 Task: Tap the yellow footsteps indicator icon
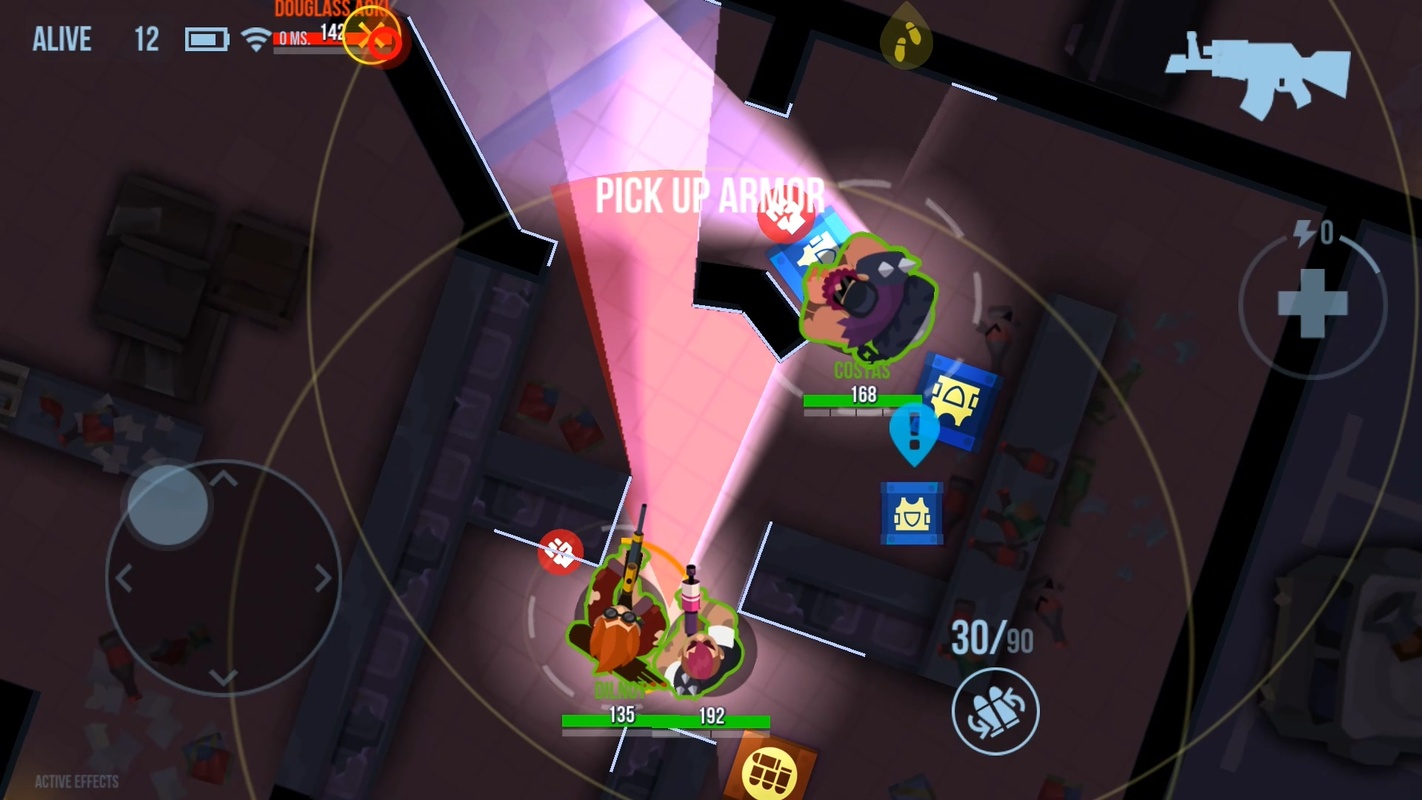click(x=906, y=39)
